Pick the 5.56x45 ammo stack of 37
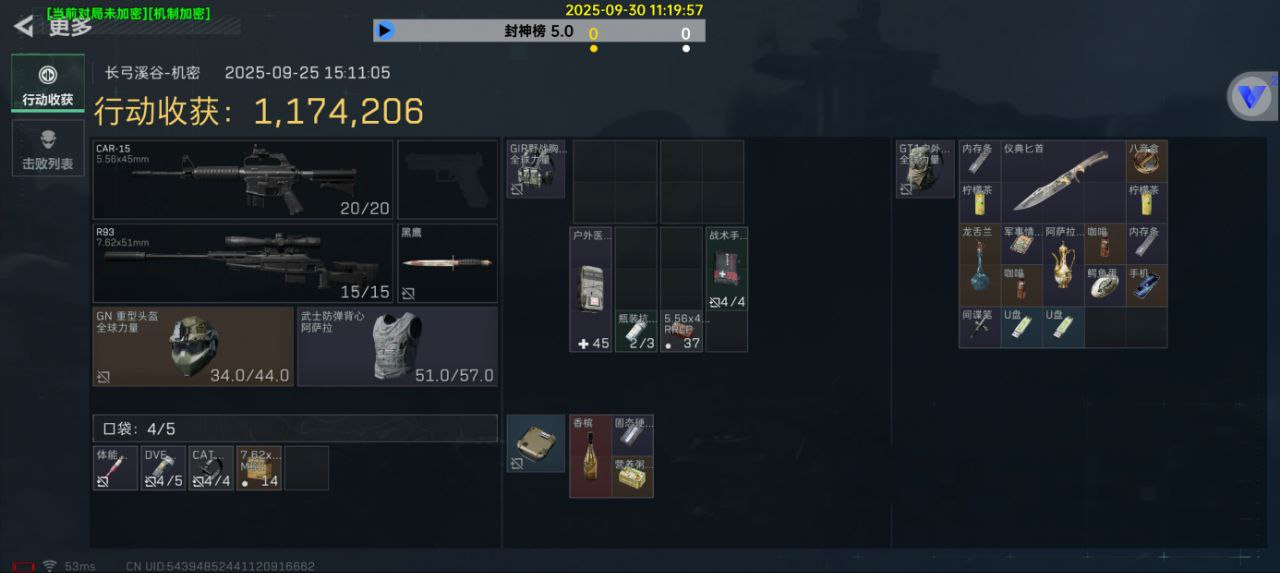The width and height of the screenshot is (1280, 573). [x=681, y=331]
